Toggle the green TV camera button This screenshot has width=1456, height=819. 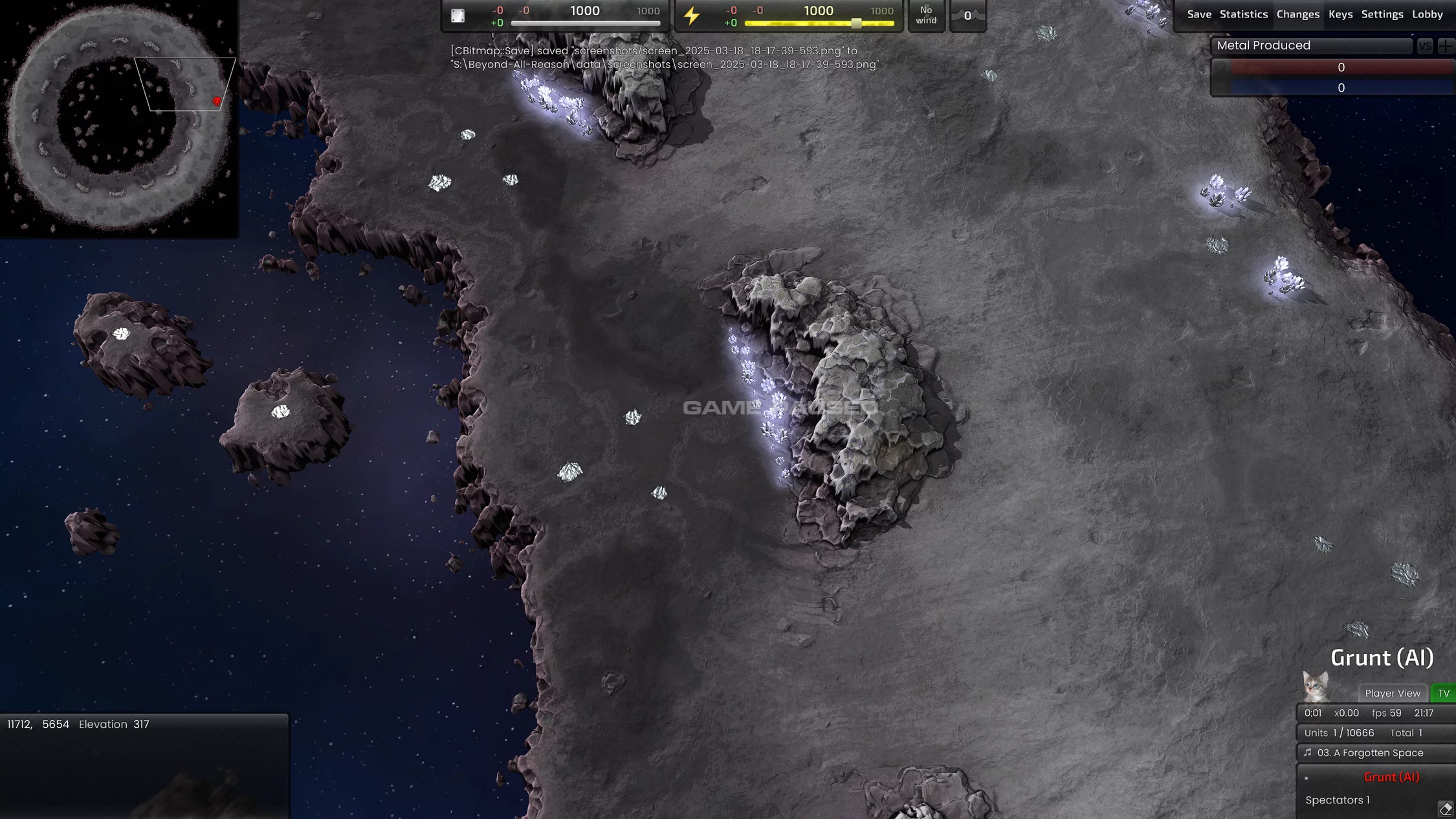(x=1444, y=693)
